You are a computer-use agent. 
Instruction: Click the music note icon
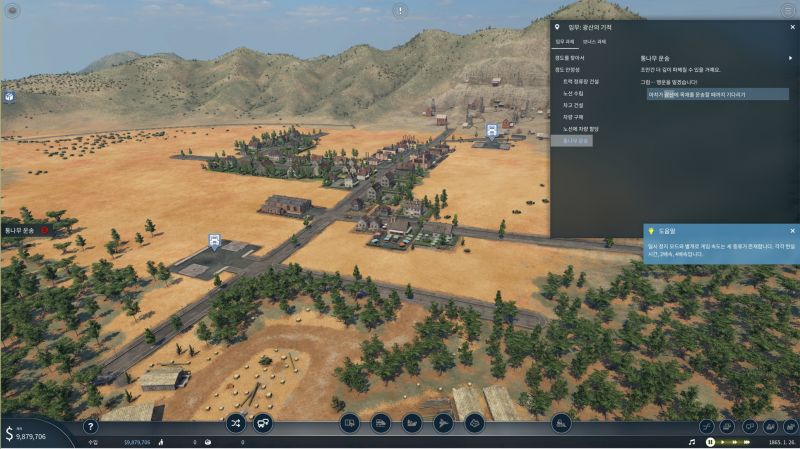(x=691, y=441)
